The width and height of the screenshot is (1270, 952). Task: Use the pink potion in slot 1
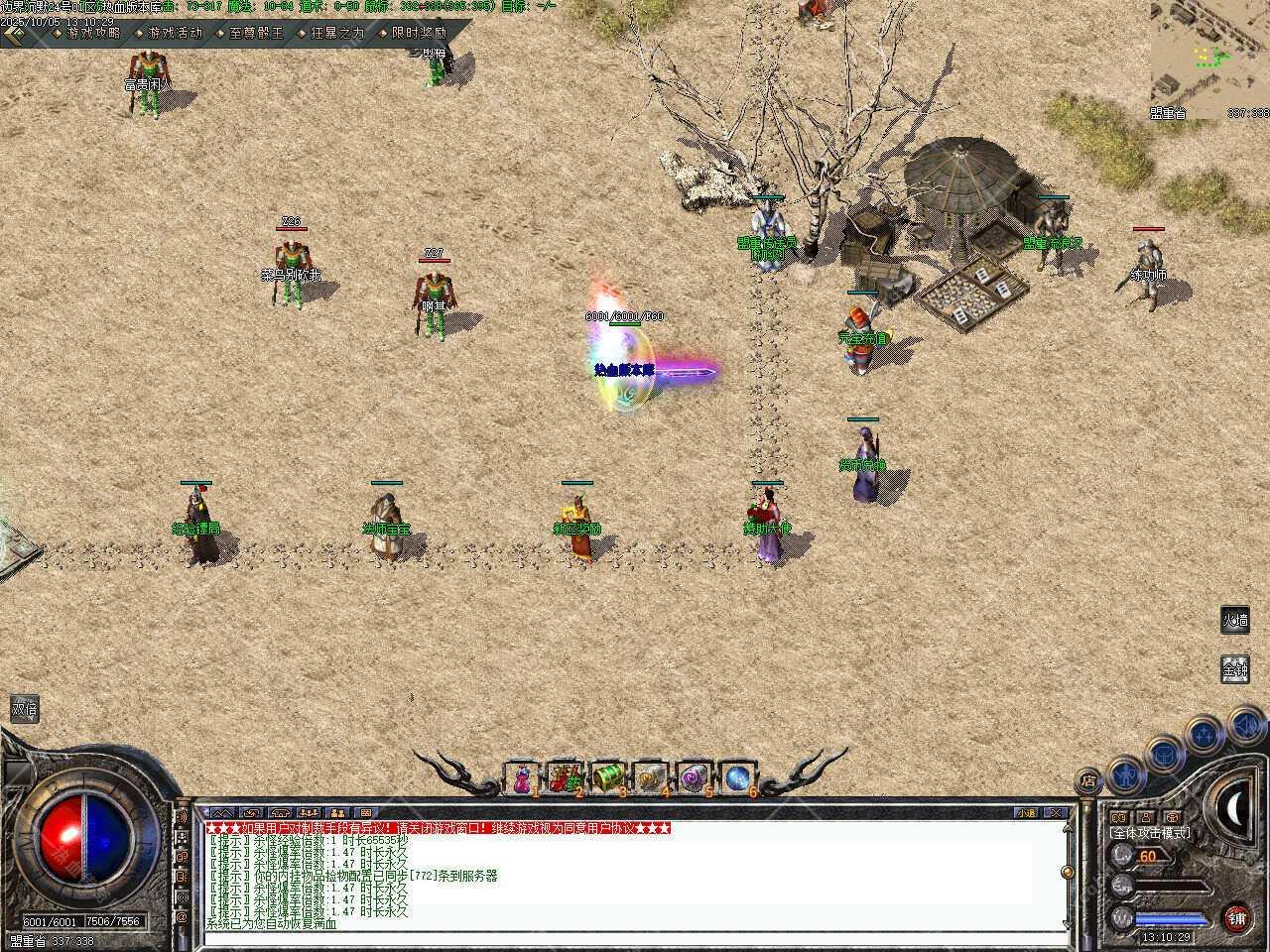[x=521, y=779]
